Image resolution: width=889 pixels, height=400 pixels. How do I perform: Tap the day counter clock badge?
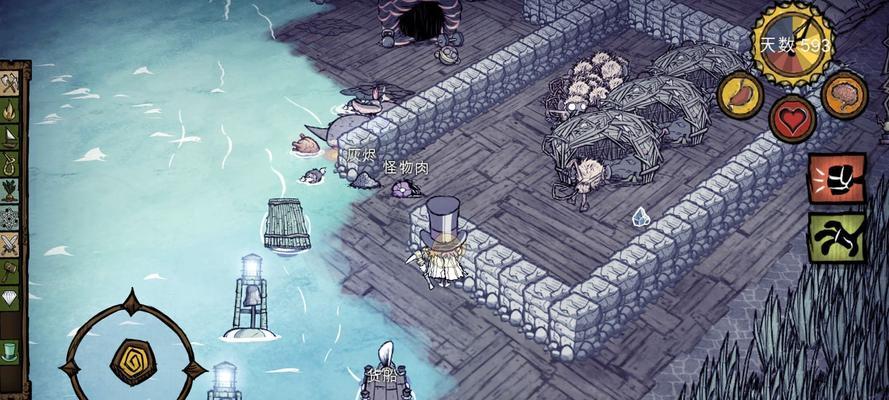pyautogui.click(x=793, y=44)
